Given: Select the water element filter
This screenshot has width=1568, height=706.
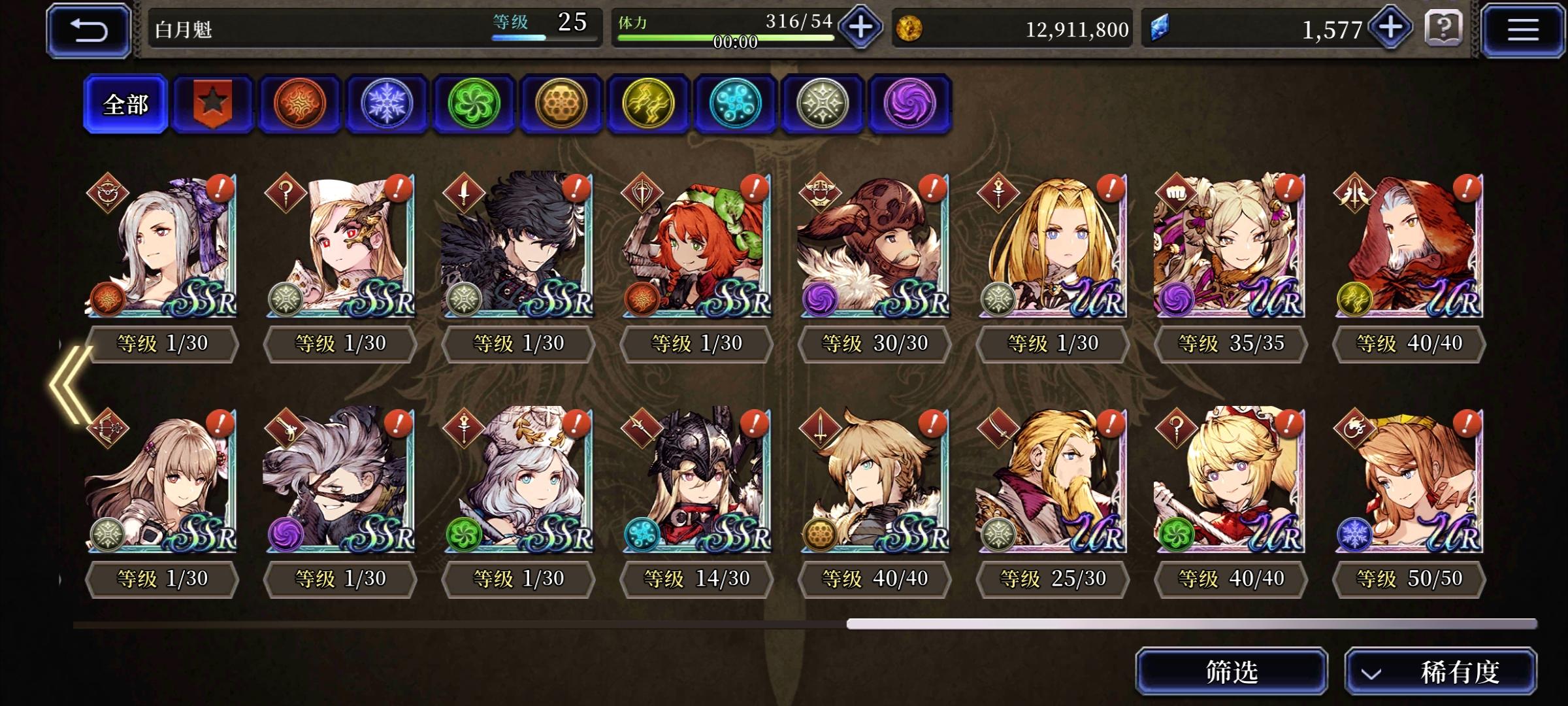Looking at the screenshot, I should 736,105.
